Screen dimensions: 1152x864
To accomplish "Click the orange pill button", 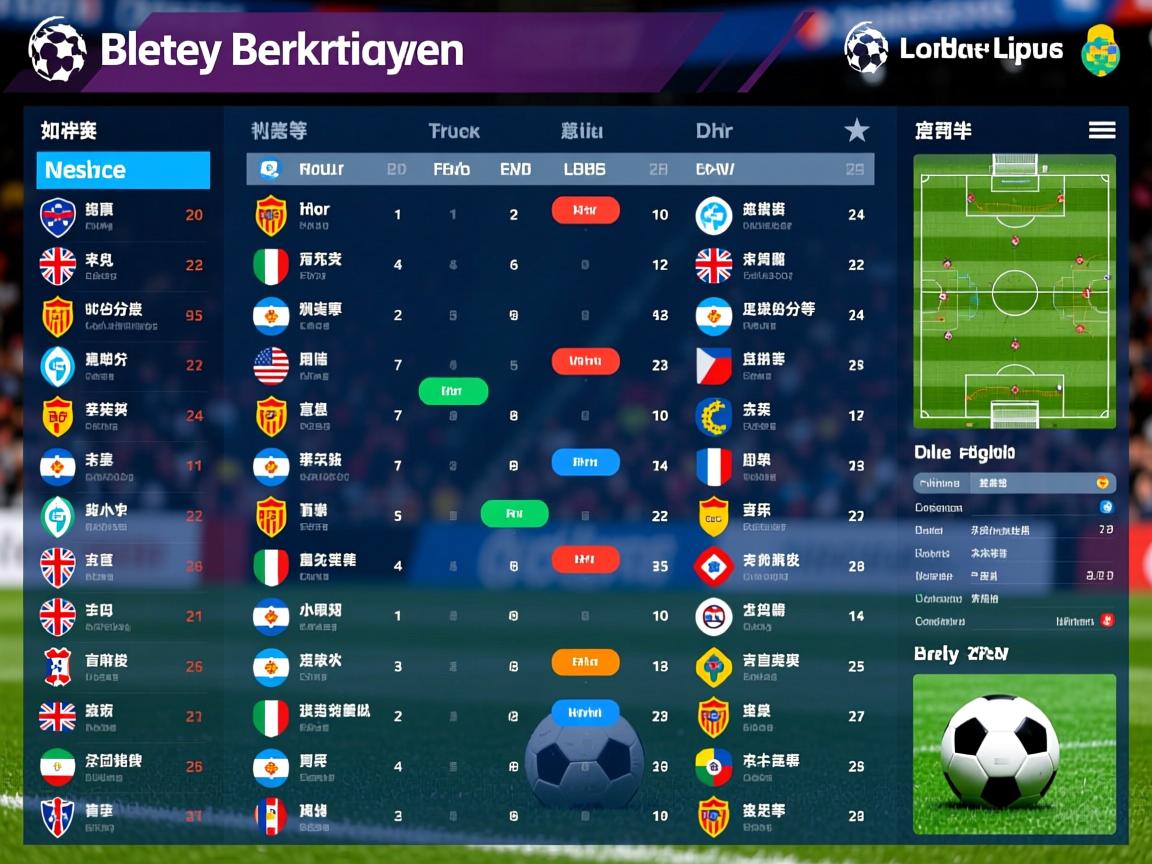I will point(585,662).
